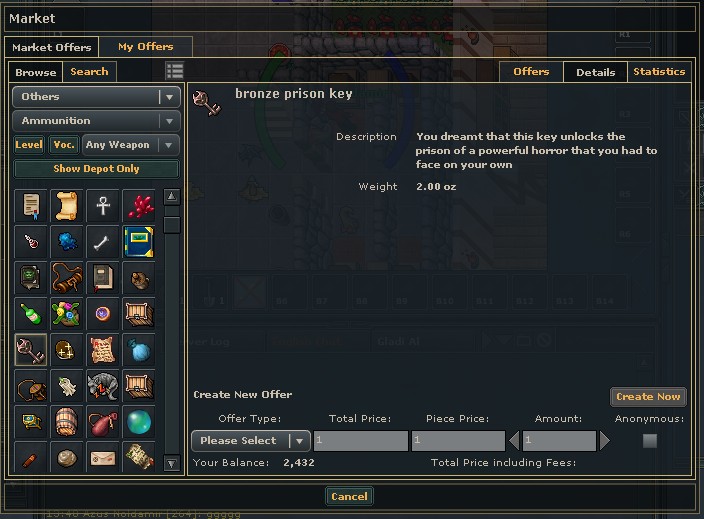This screenshot has width=704, height=519.
Task: Increase amount with right arrow
Action: tap(604, 441)
